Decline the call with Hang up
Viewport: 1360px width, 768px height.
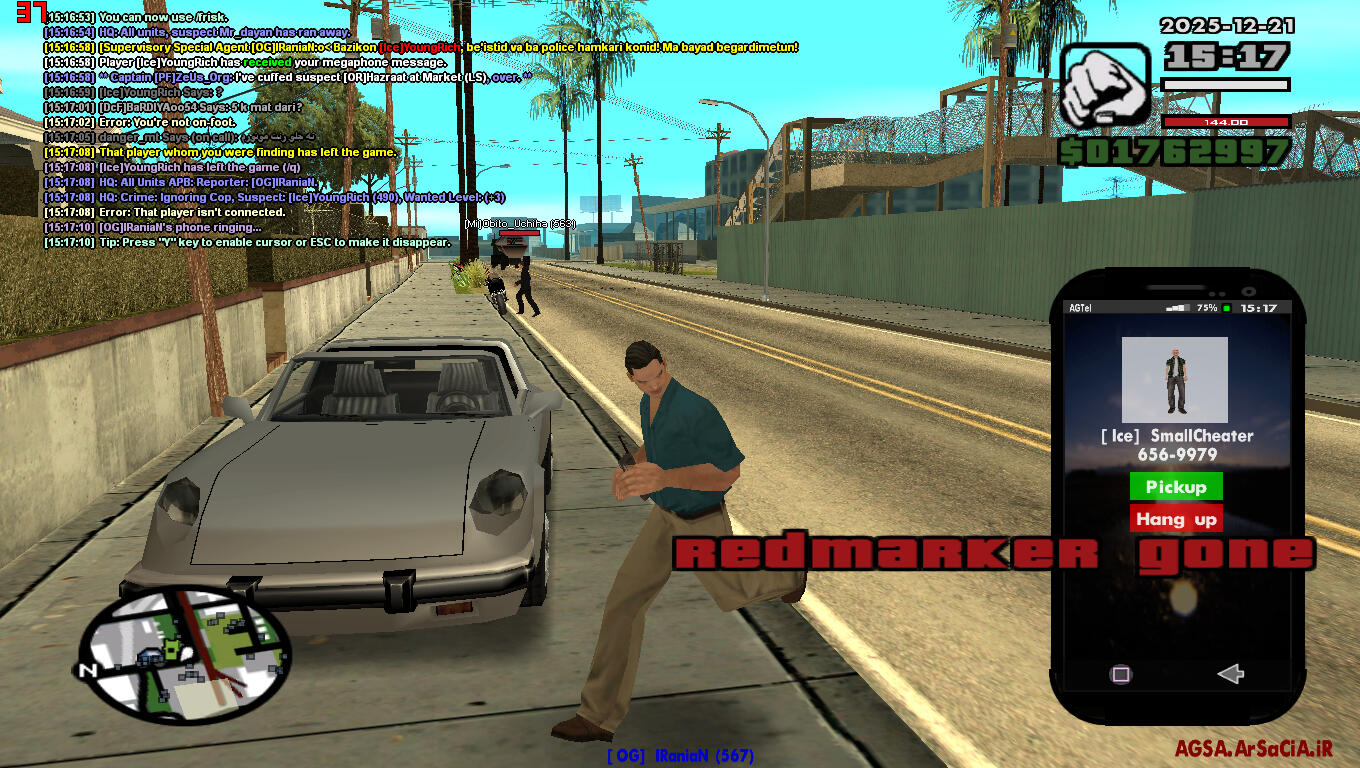1175,519
